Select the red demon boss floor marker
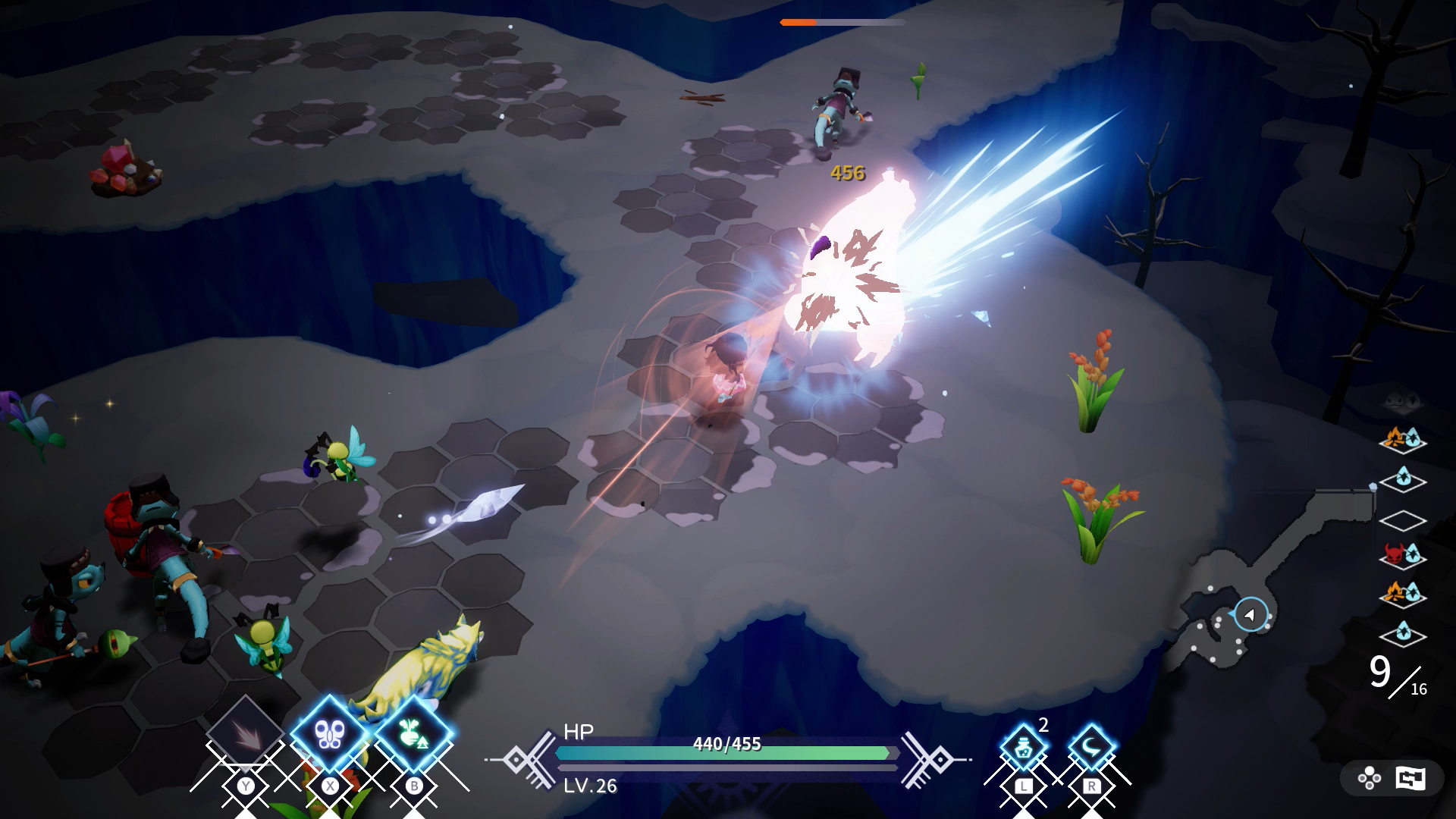 click(1402, 556)
